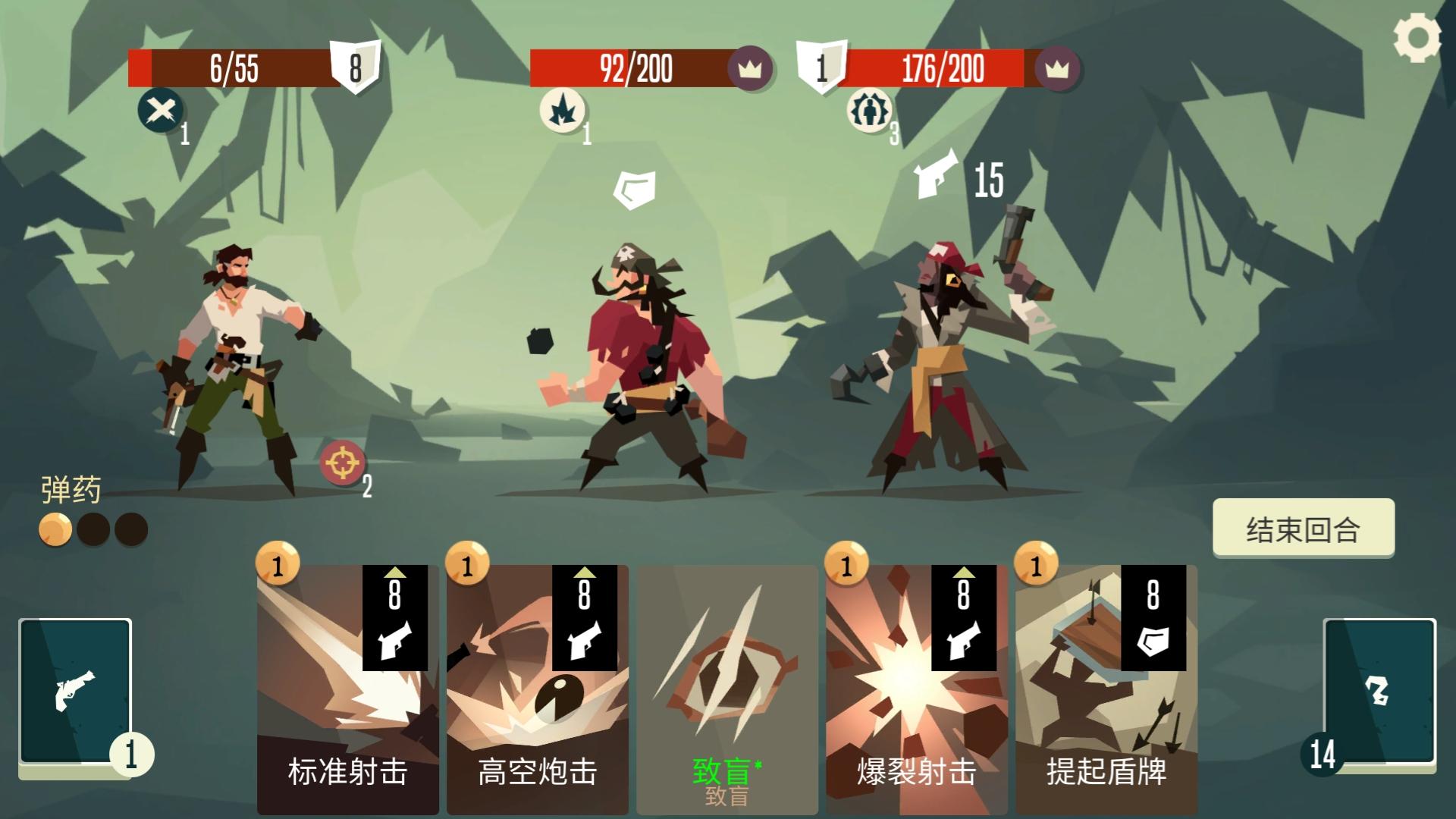Click the shield icon showing 8 on player bar

353,68
